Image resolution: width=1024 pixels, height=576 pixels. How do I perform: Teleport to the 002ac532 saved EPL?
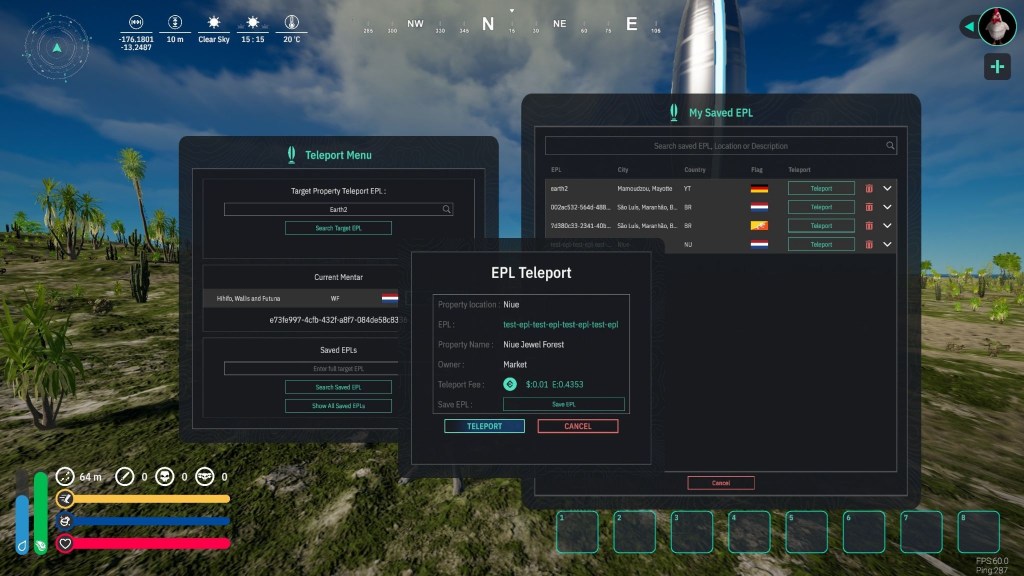pyautogui.click(x=821, y=207)
